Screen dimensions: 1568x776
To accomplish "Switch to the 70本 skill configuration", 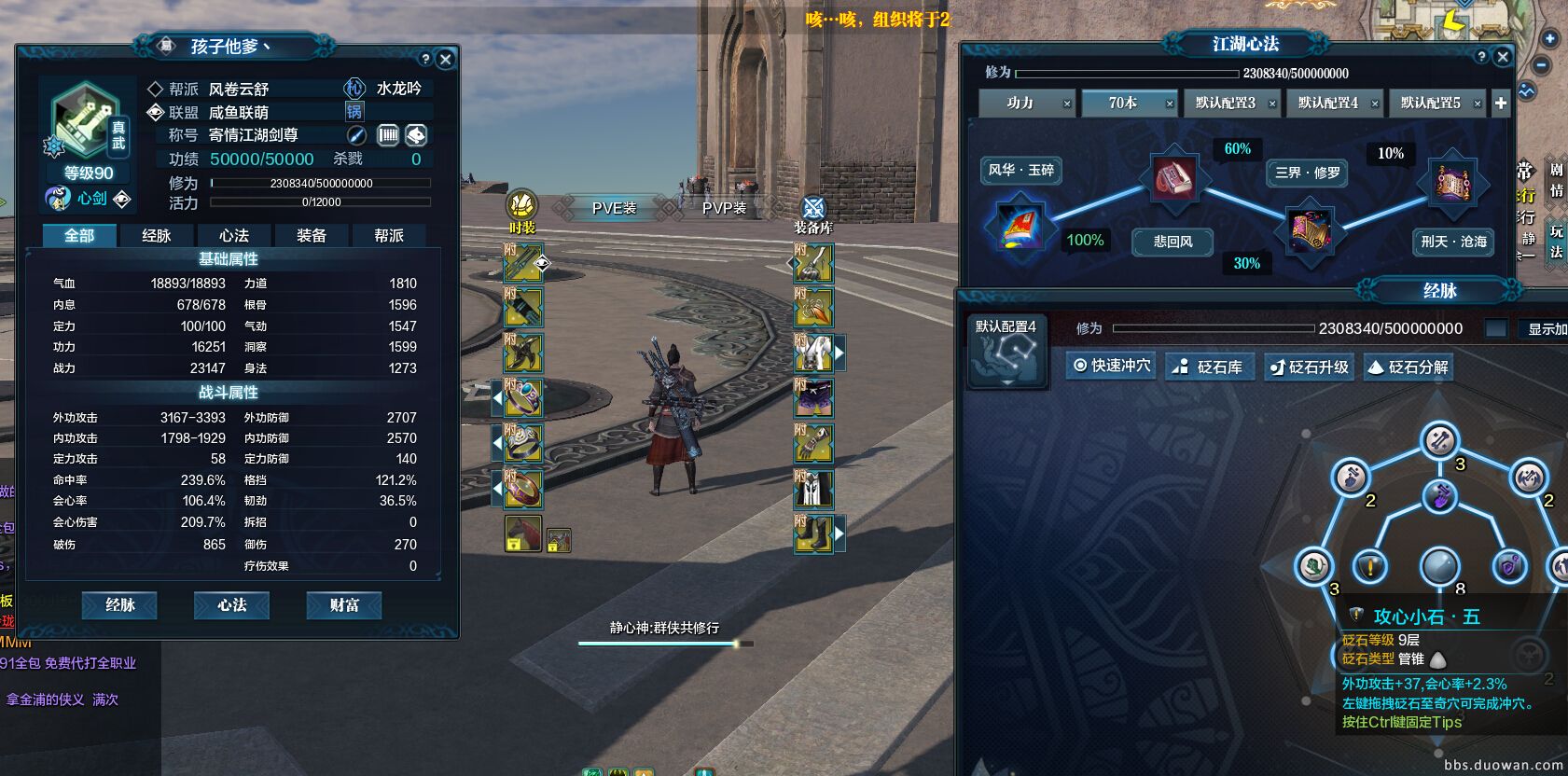I will 1123,103.
